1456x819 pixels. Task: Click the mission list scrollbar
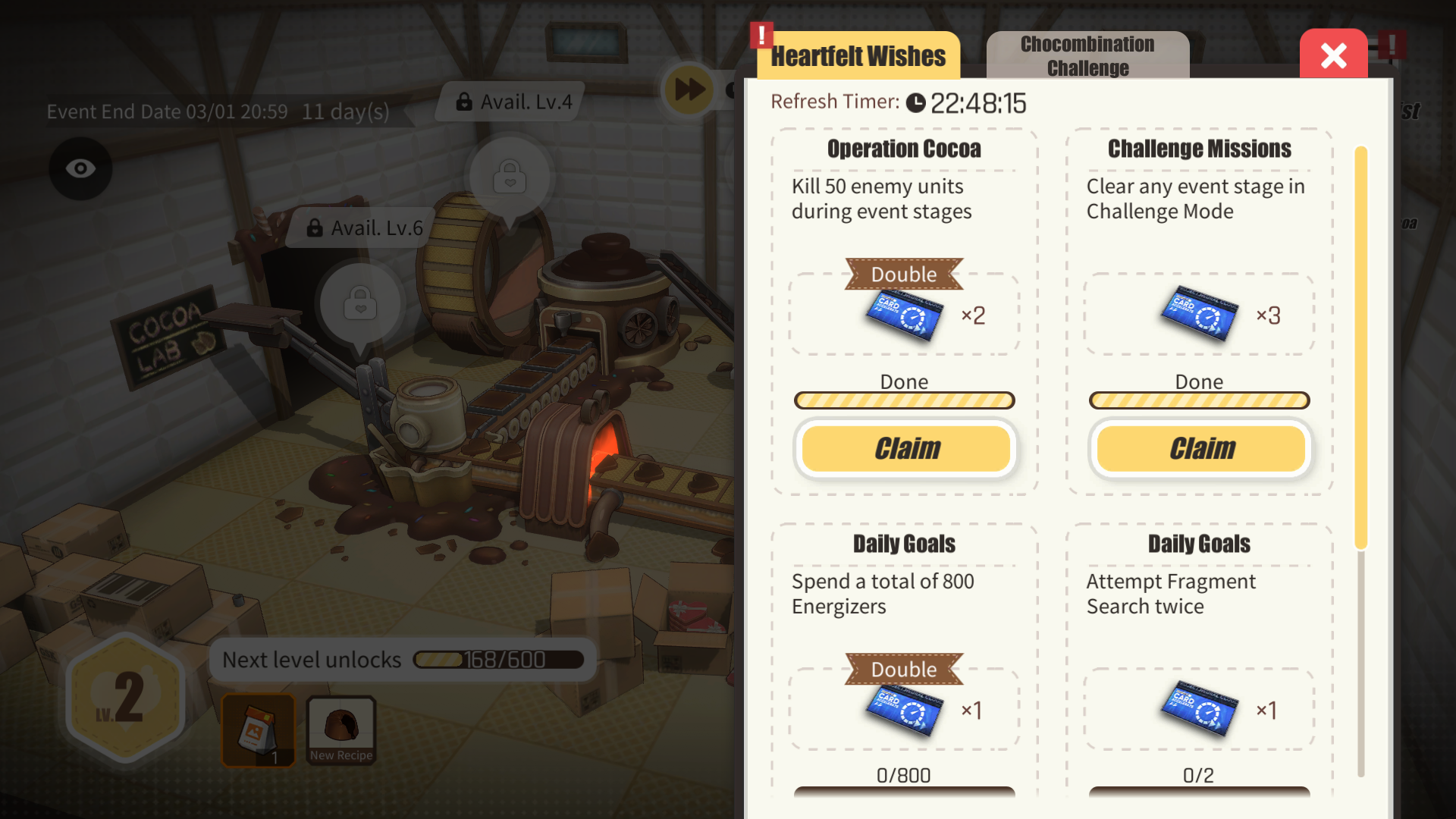[1361, 349]
